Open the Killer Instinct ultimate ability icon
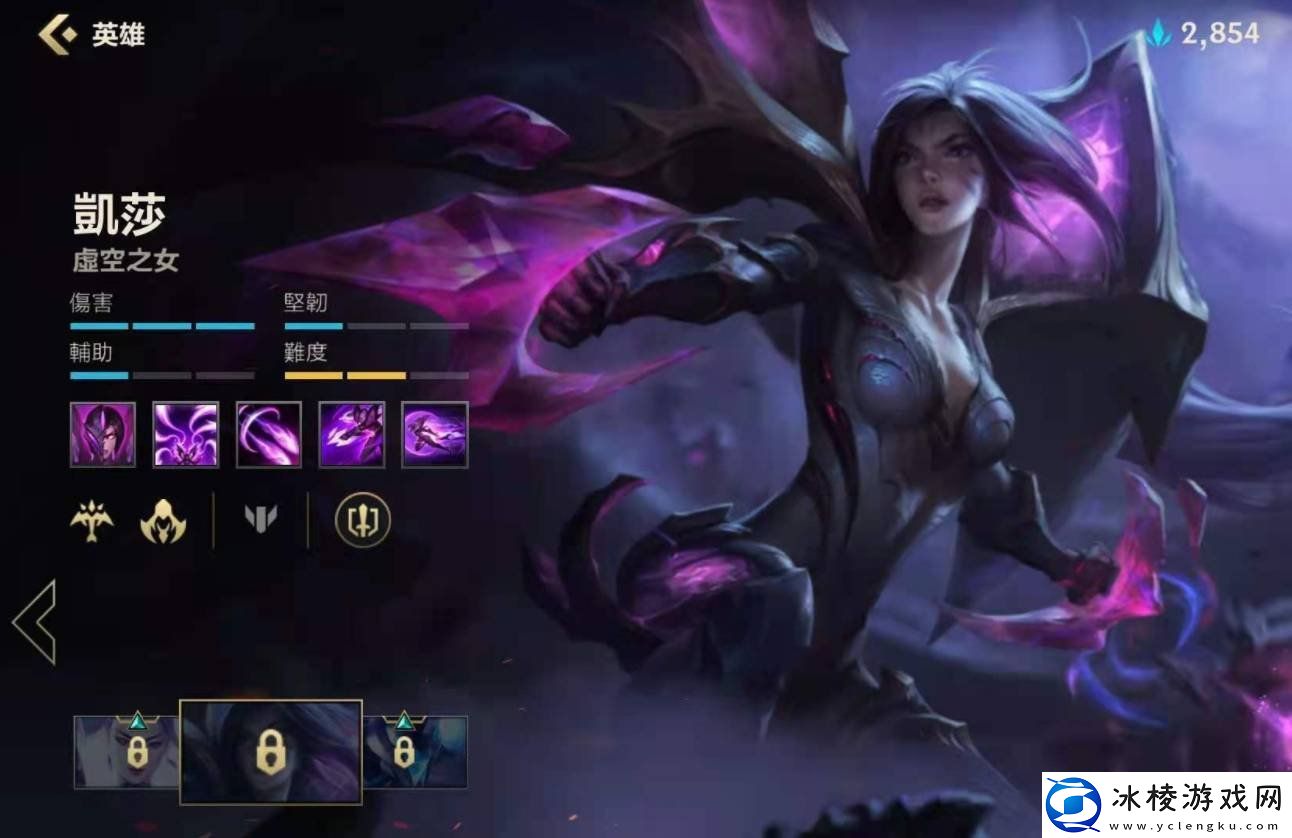Viewport: 1292px width, 838px height. pos(434,434)
